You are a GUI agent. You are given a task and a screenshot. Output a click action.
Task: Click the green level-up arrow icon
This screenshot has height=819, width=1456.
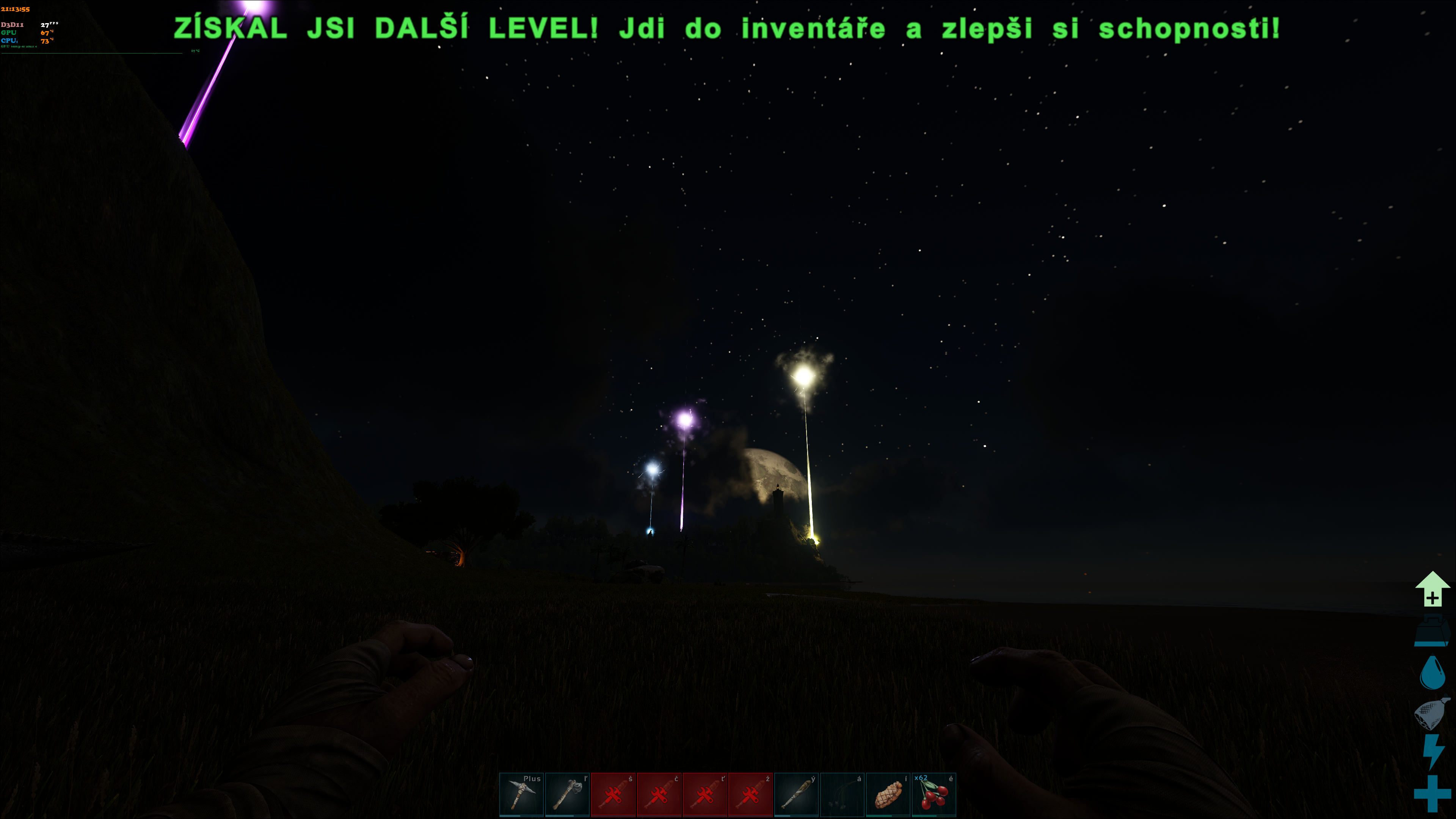point(1432,589)
